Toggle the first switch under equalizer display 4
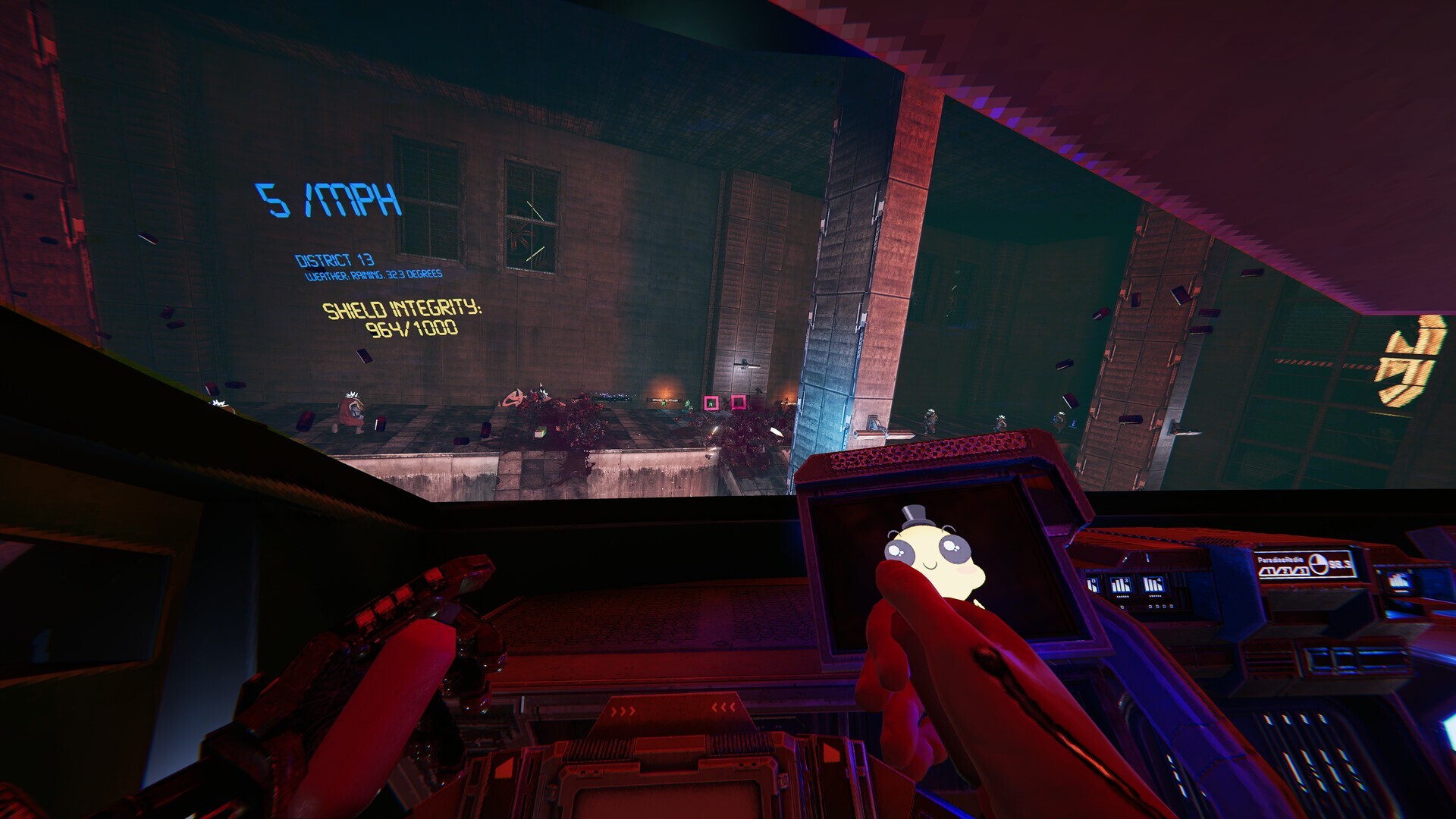 (1149, 607)
